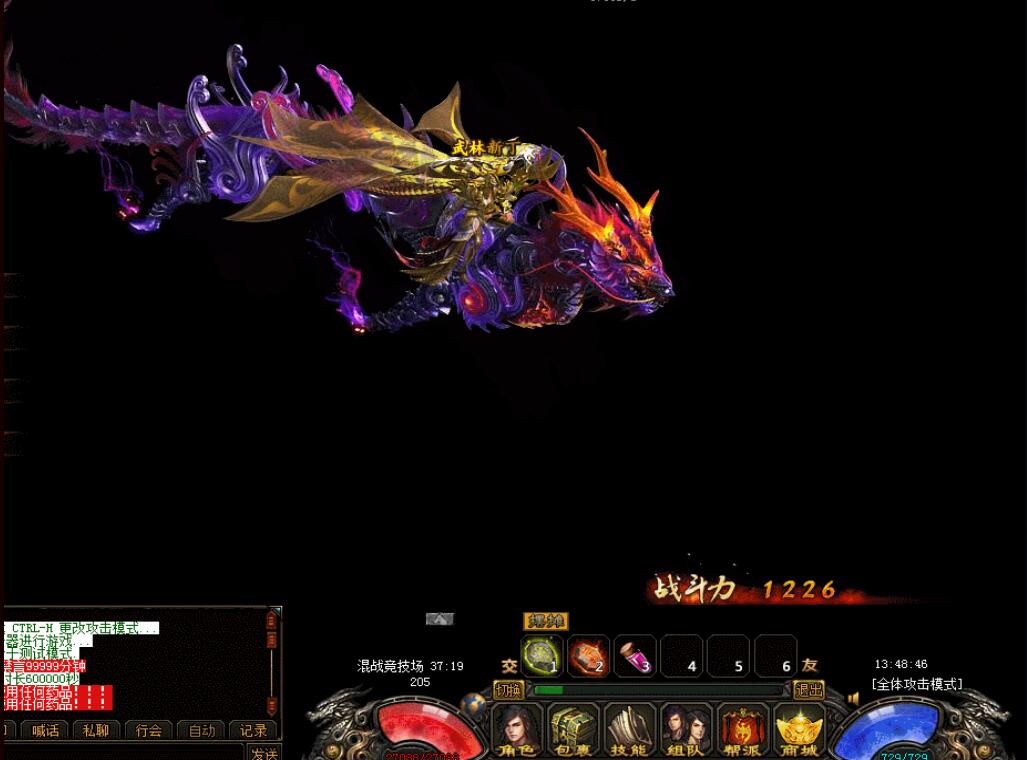The width and height of the screenshot is (1027, 760).
Task: Open the 商城 shop
Action: (799, 729)
